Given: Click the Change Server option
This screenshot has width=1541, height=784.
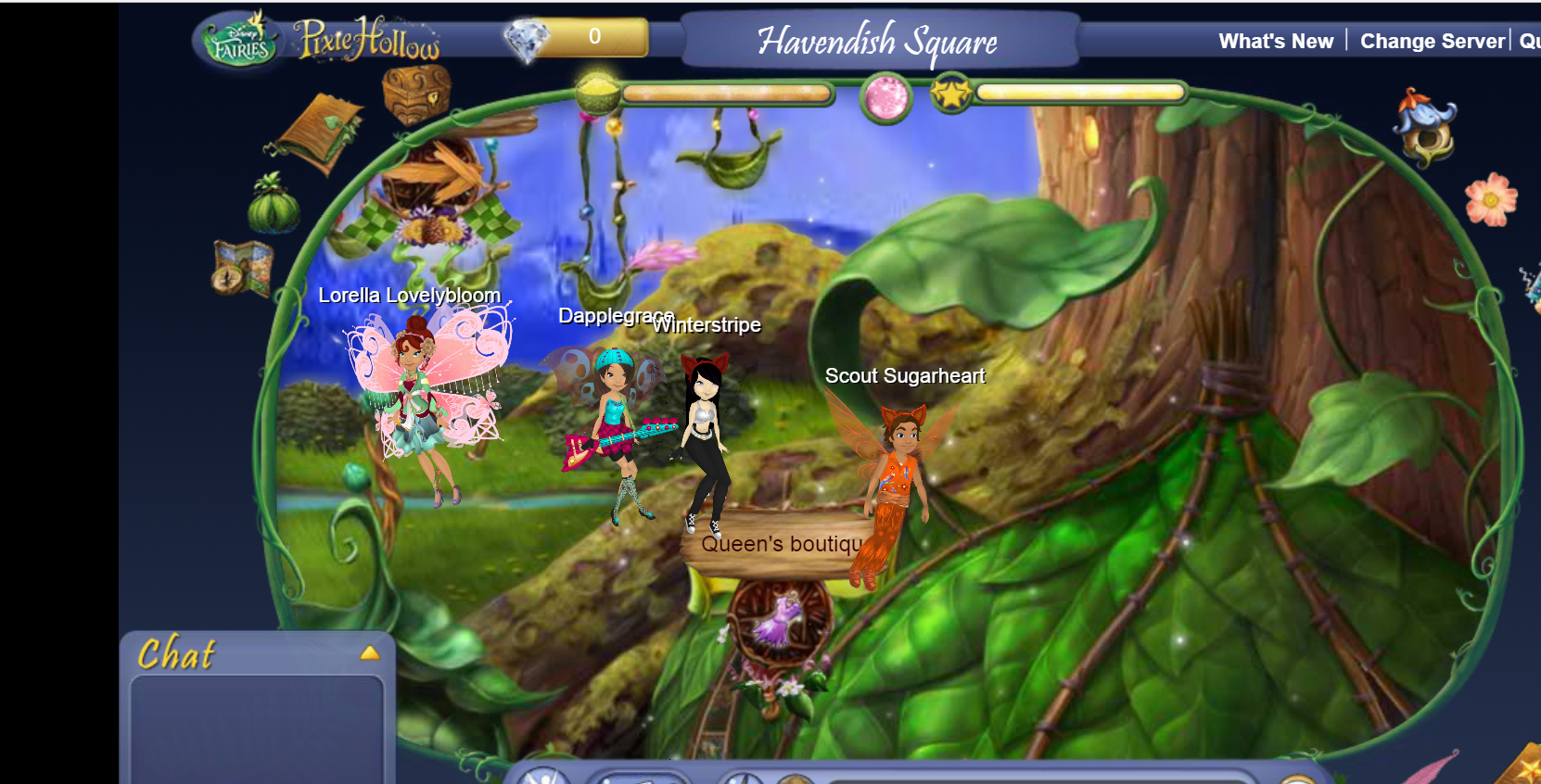Looking at the screenshot, I should tap(1432, 42).
